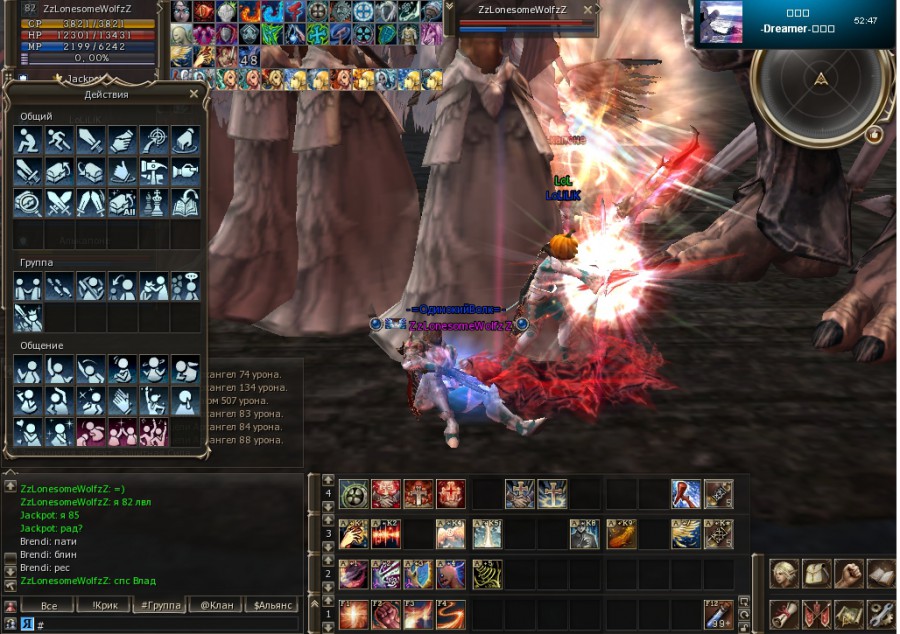Select the #Группа party chat tab

coord(158,605)
